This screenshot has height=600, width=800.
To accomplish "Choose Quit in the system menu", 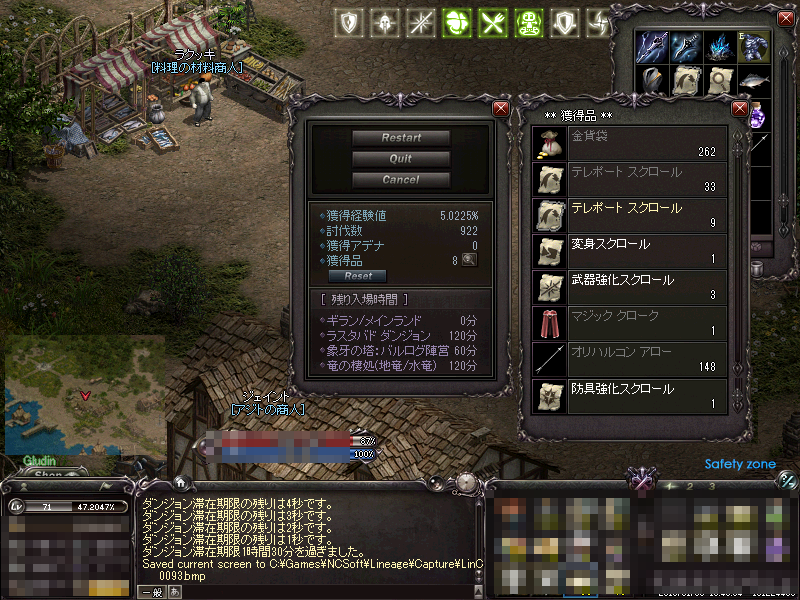I will 400,159.
